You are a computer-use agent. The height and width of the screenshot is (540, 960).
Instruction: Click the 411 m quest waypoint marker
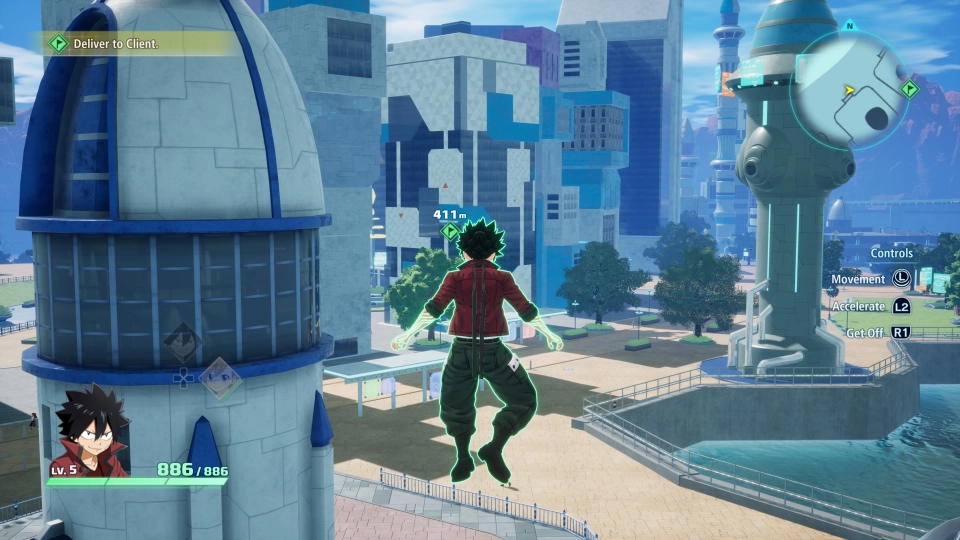pos(450,232)
